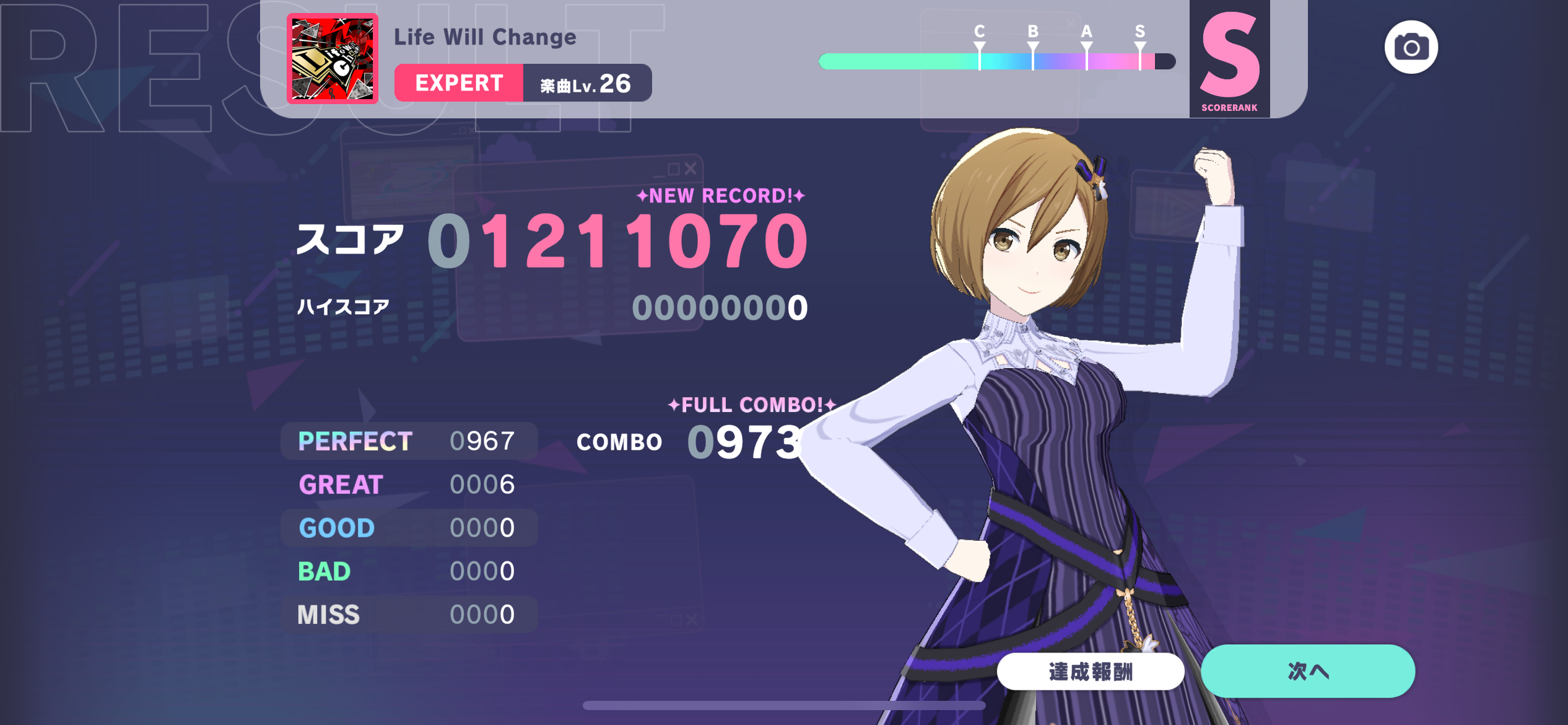The width and height of the screenshot is (1568, 725).
Task: Select the Life Will Change song jacket
Action: click(x=333, y=59)
